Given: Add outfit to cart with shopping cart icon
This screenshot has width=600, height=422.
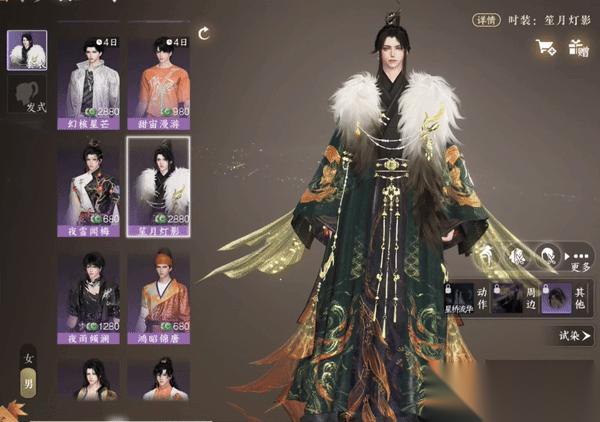Looking at the screenshot, I should point(546,46).
